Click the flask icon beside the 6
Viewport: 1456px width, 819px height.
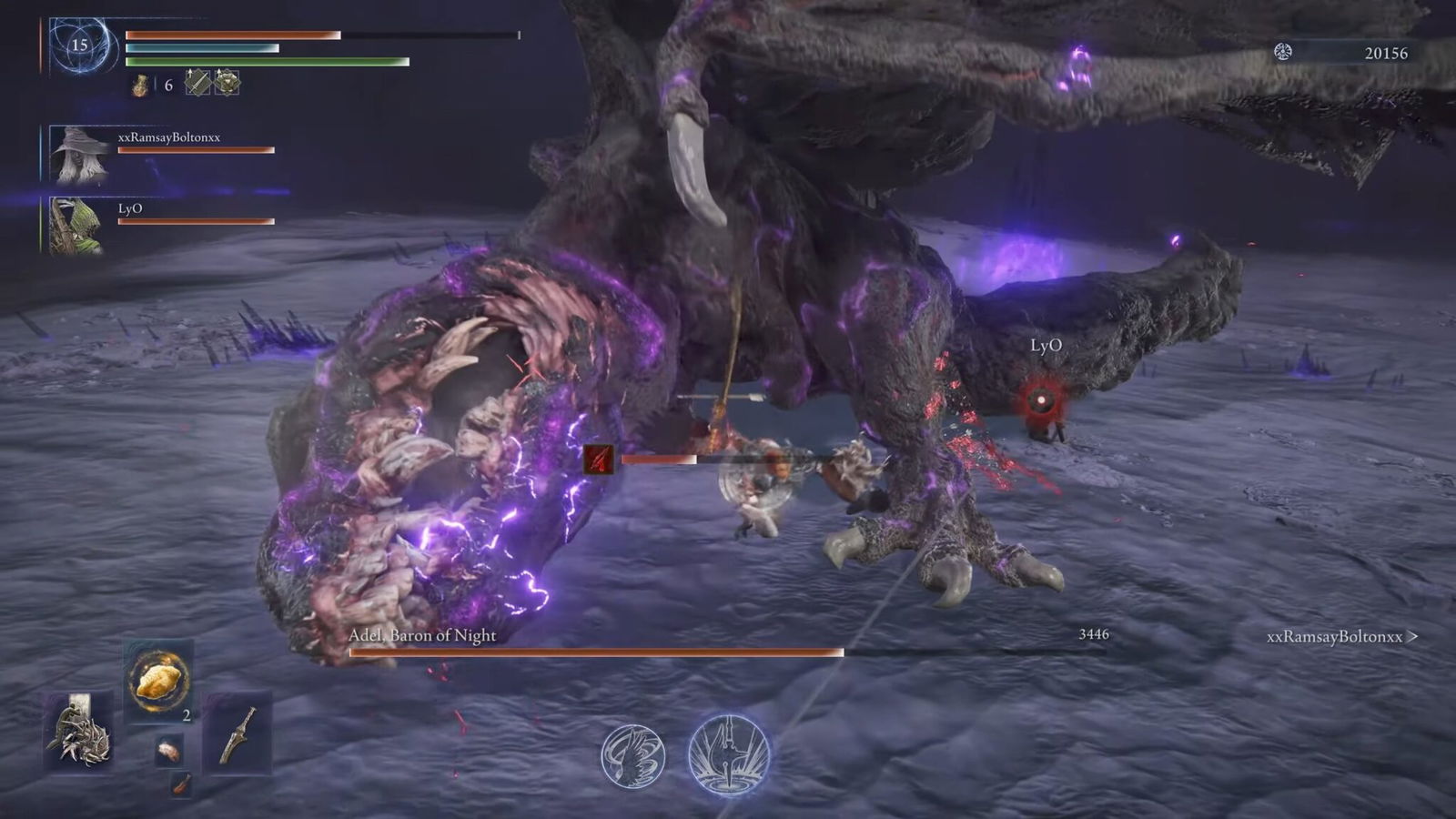(x=141, y=85)
